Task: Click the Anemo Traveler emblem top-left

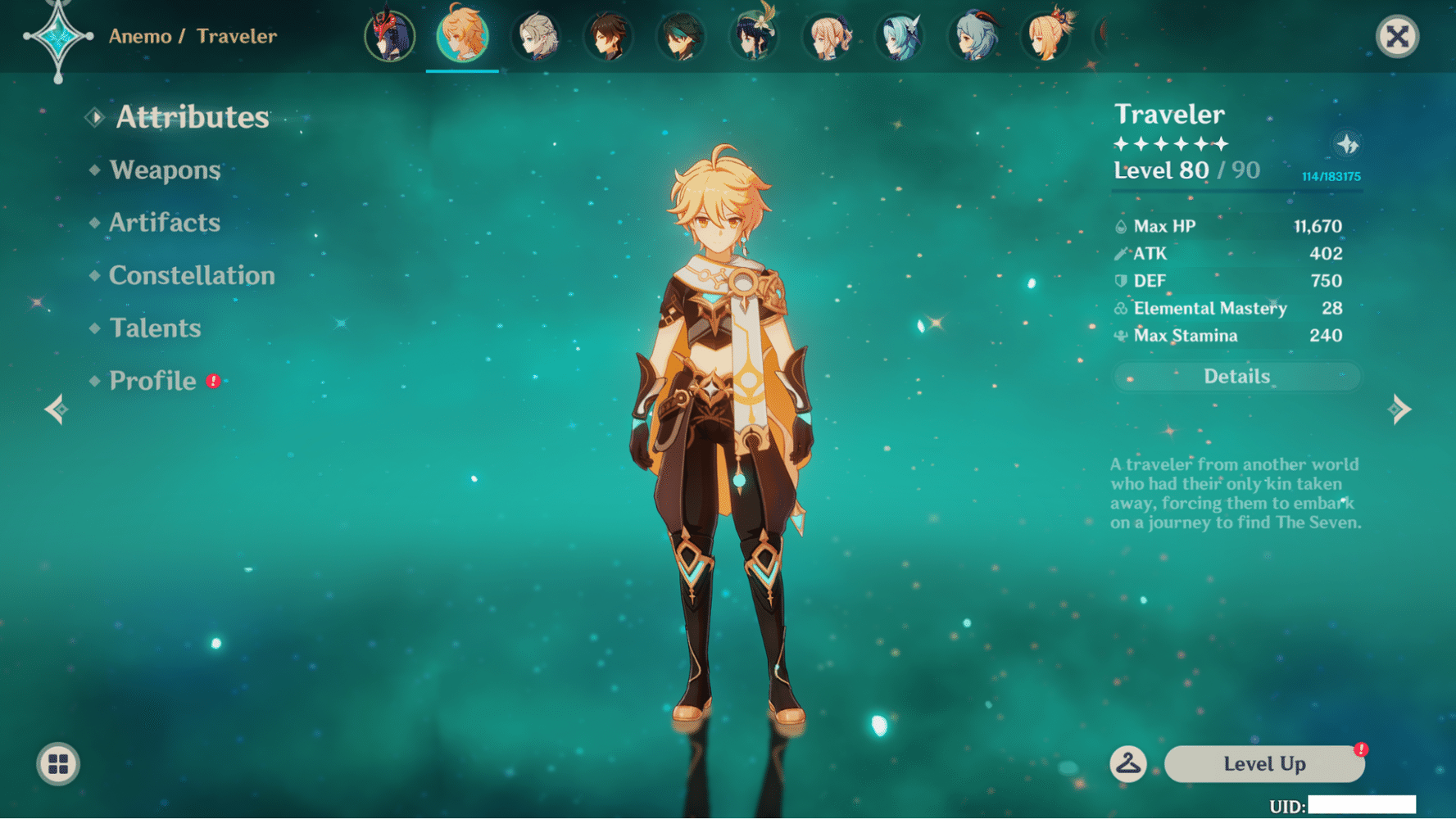Action: 57,37
